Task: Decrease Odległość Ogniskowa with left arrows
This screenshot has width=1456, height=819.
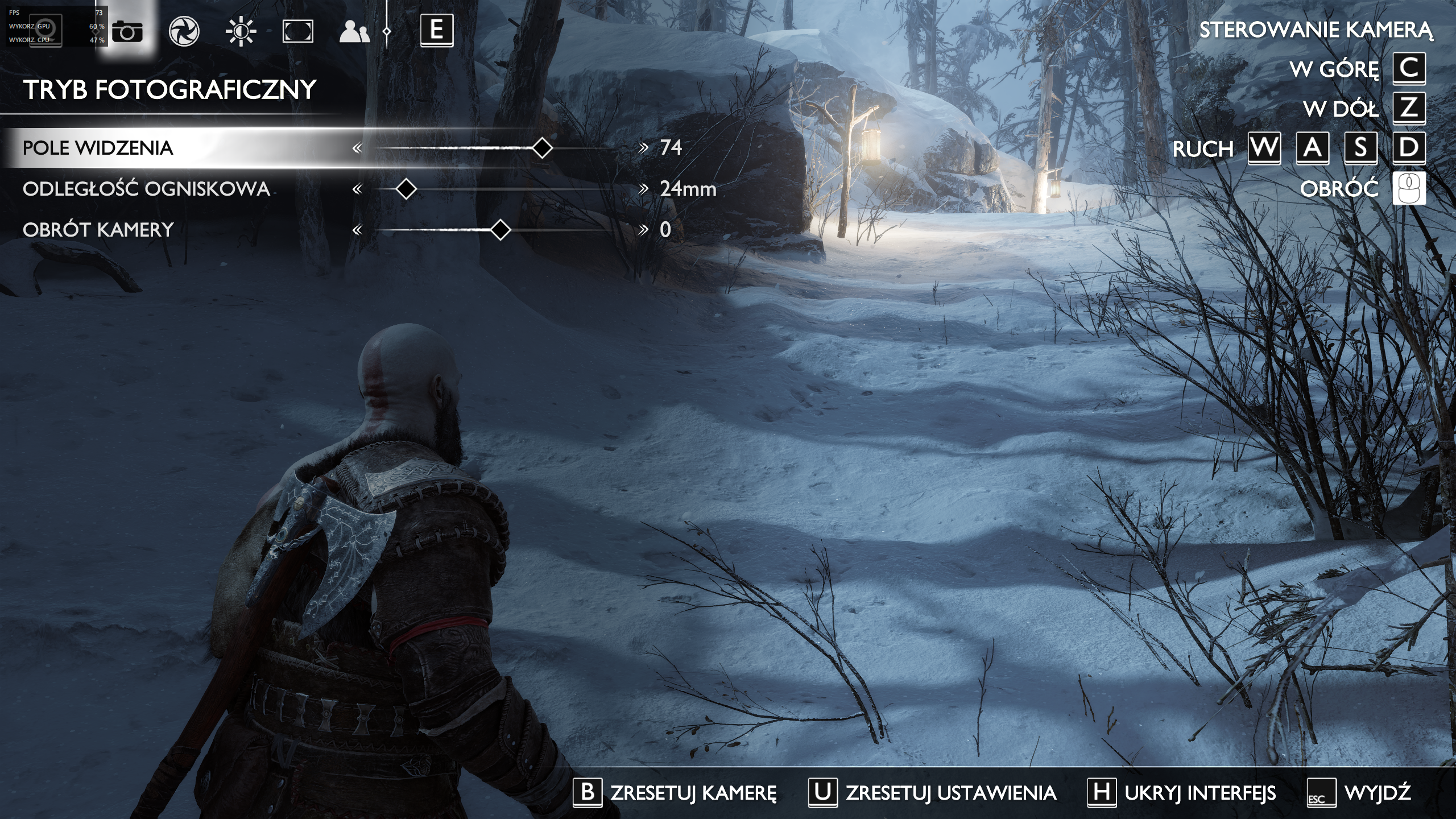Action: pos(357,189)
